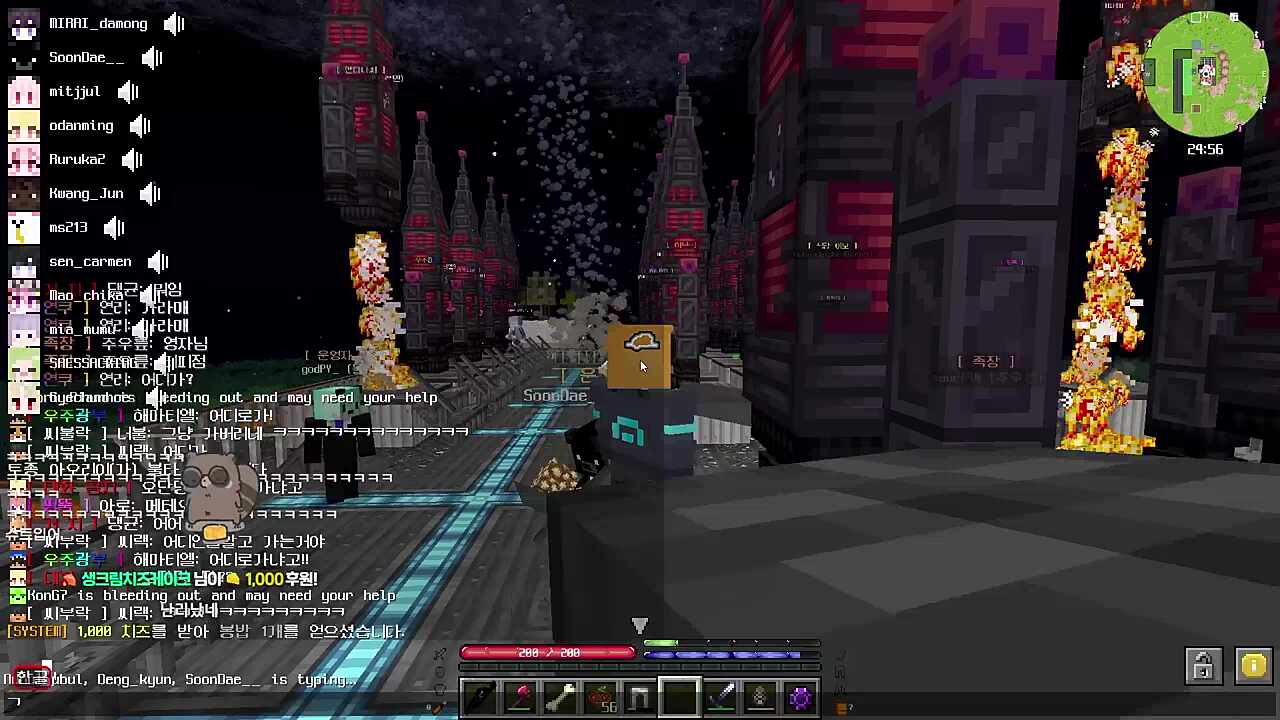Select the purple gem hotbar slot

pos(800,697)
